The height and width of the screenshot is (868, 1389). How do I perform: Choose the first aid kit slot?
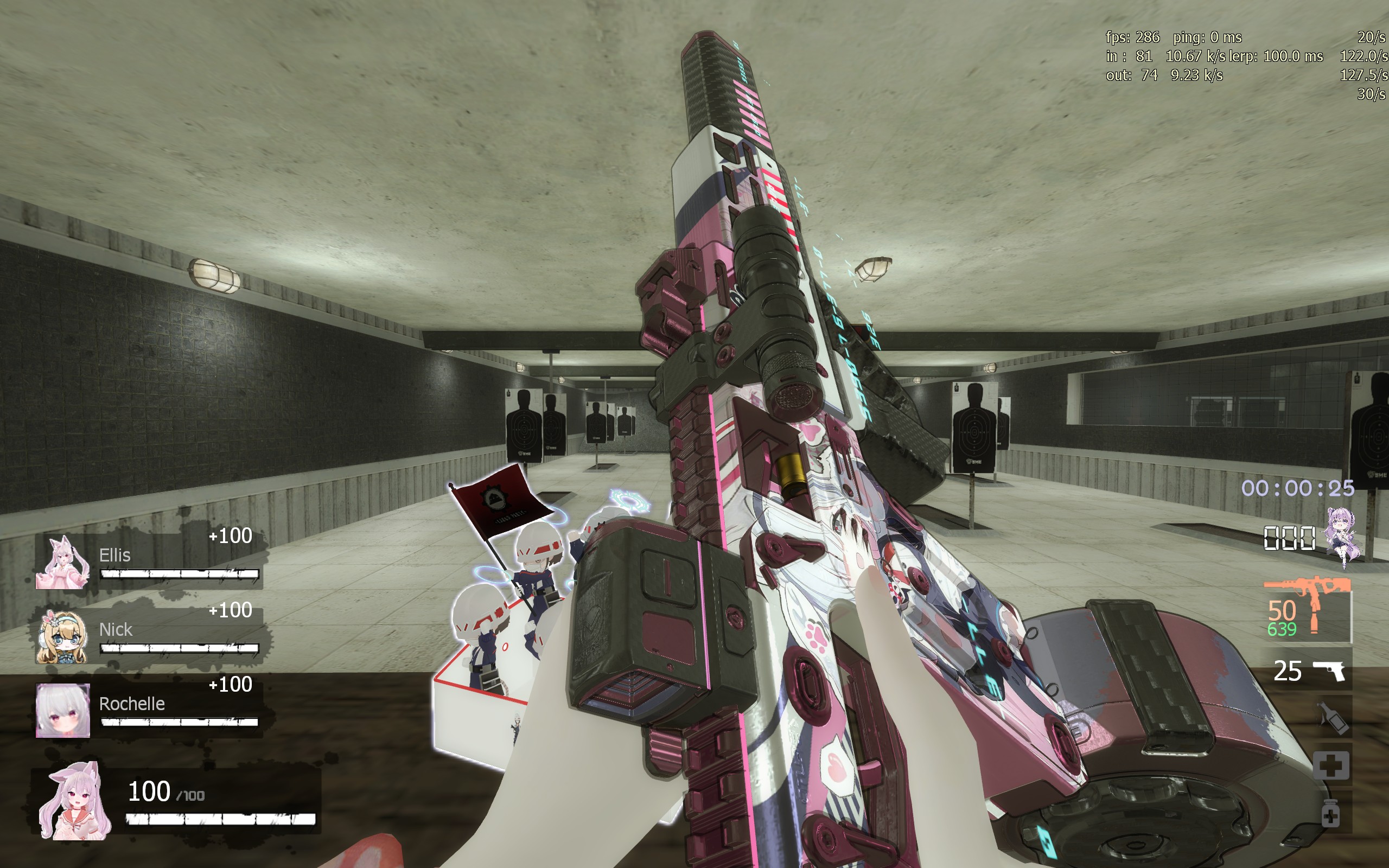pos(1331,765)
